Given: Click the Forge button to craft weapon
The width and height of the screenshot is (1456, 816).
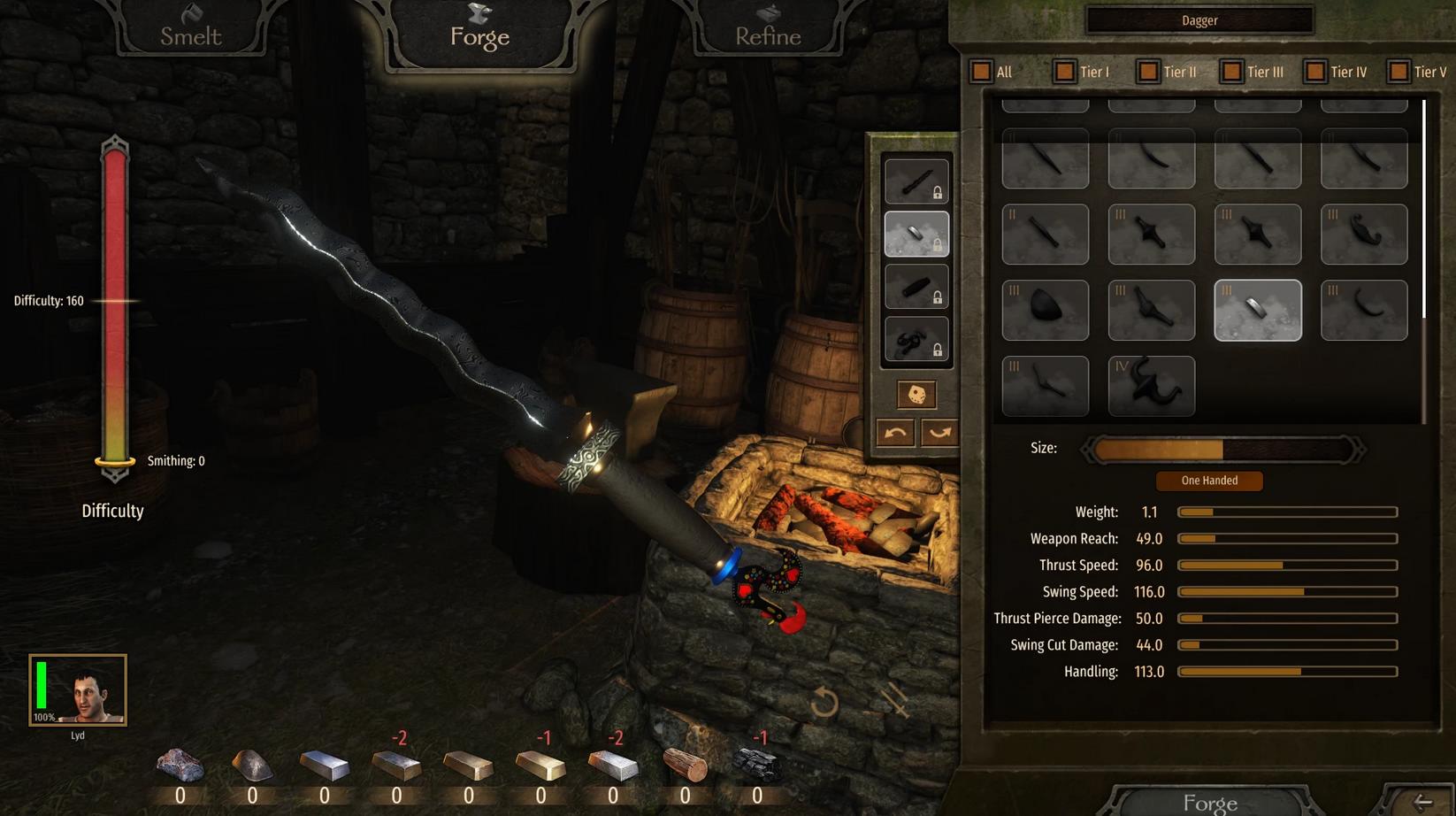Looking at the screenshot, I should click(1209, 802).
